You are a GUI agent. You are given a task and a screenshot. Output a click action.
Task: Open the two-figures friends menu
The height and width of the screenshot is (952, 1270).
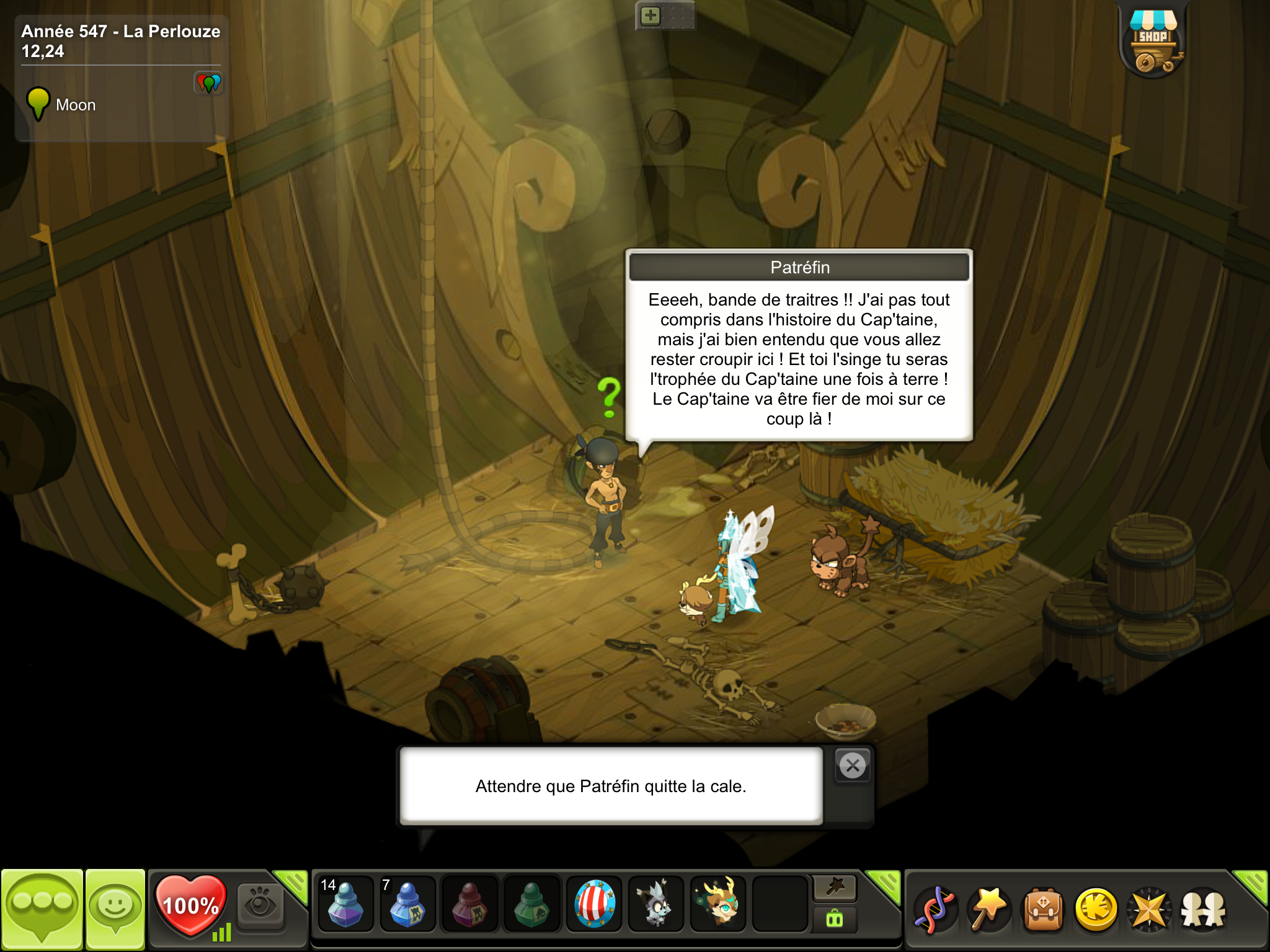point(1203,910)
